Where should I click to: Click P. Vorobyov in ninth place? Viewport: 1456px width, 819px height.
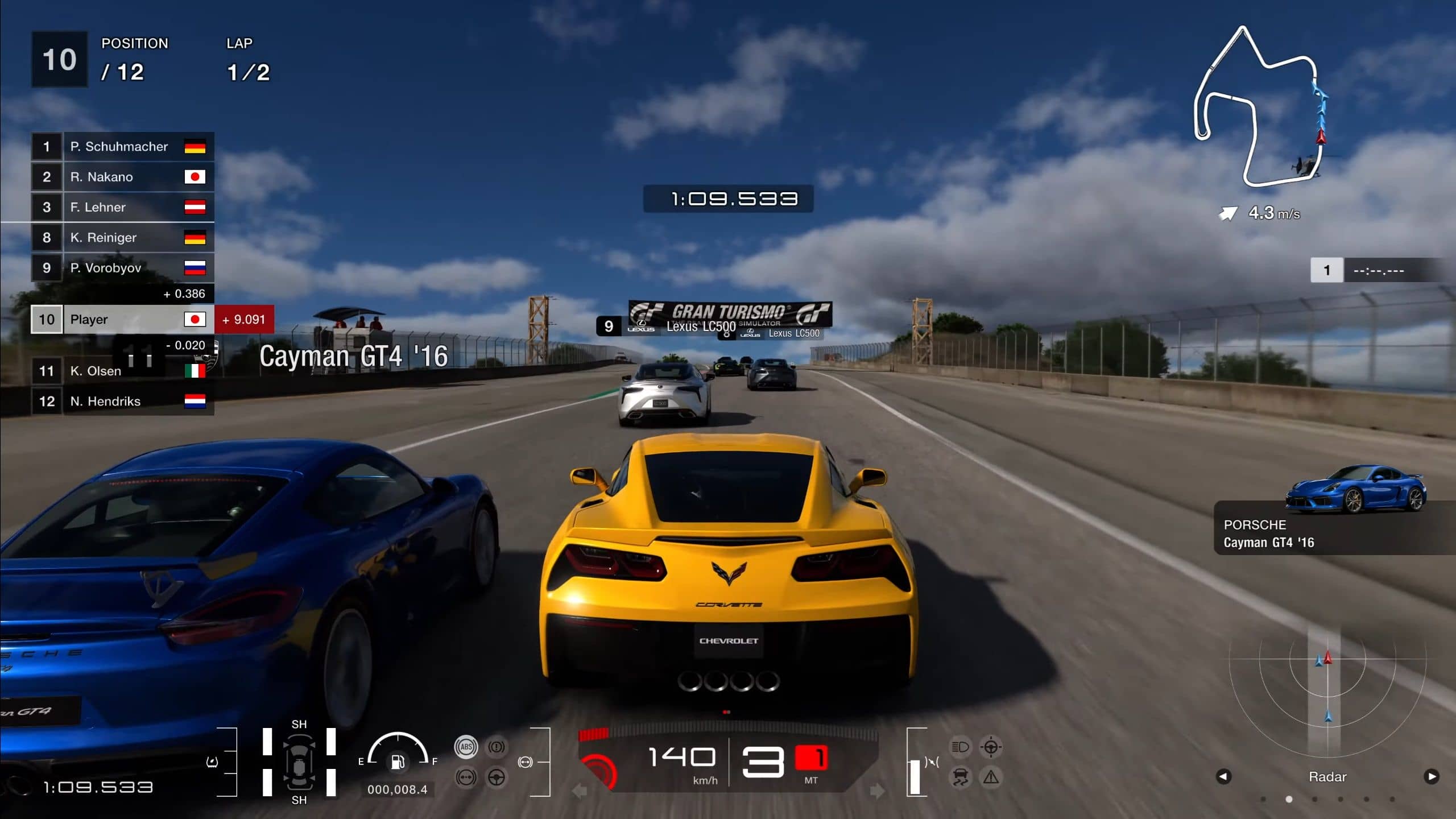coord(123,268)
